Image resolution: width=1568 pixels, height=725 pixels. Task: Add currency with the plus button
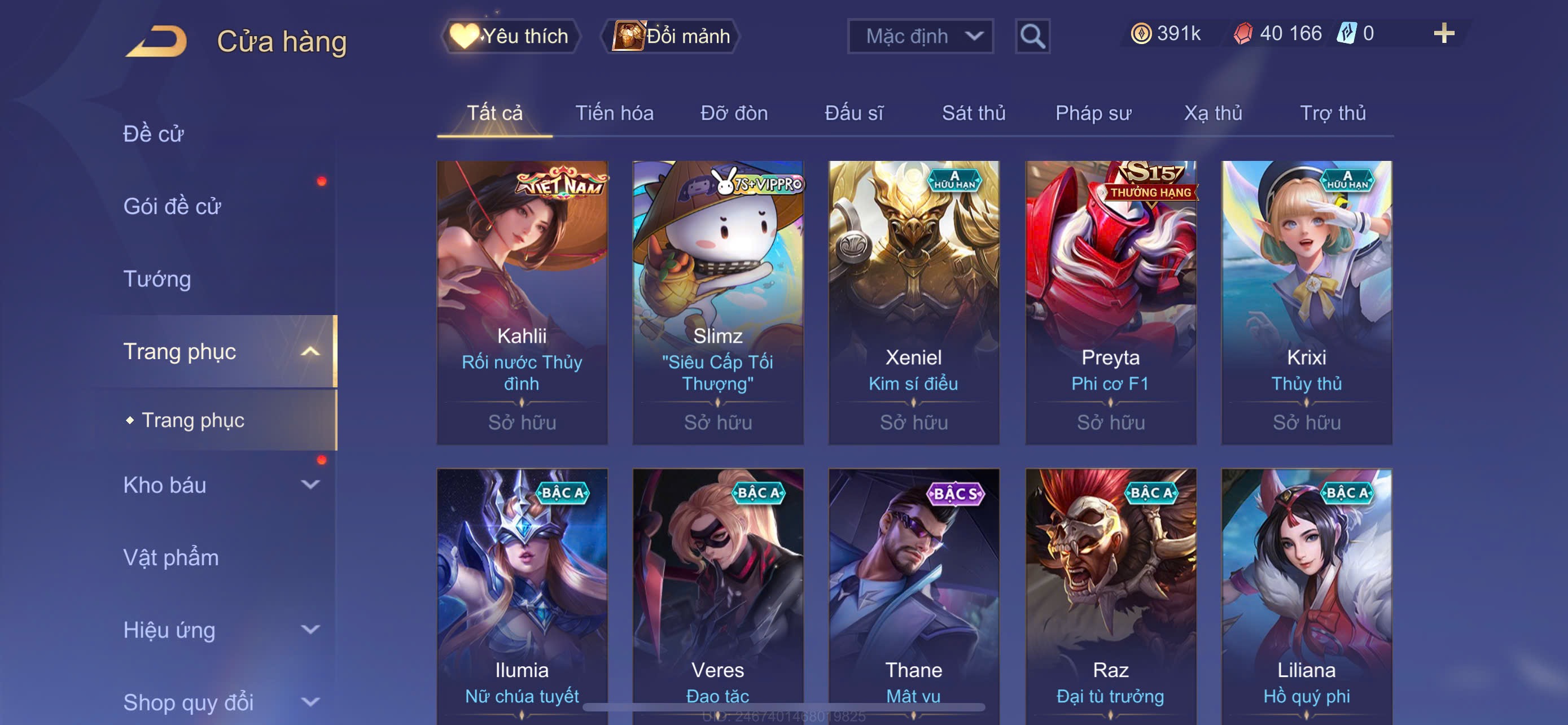pyautogui.click(x=1443, y=33)
